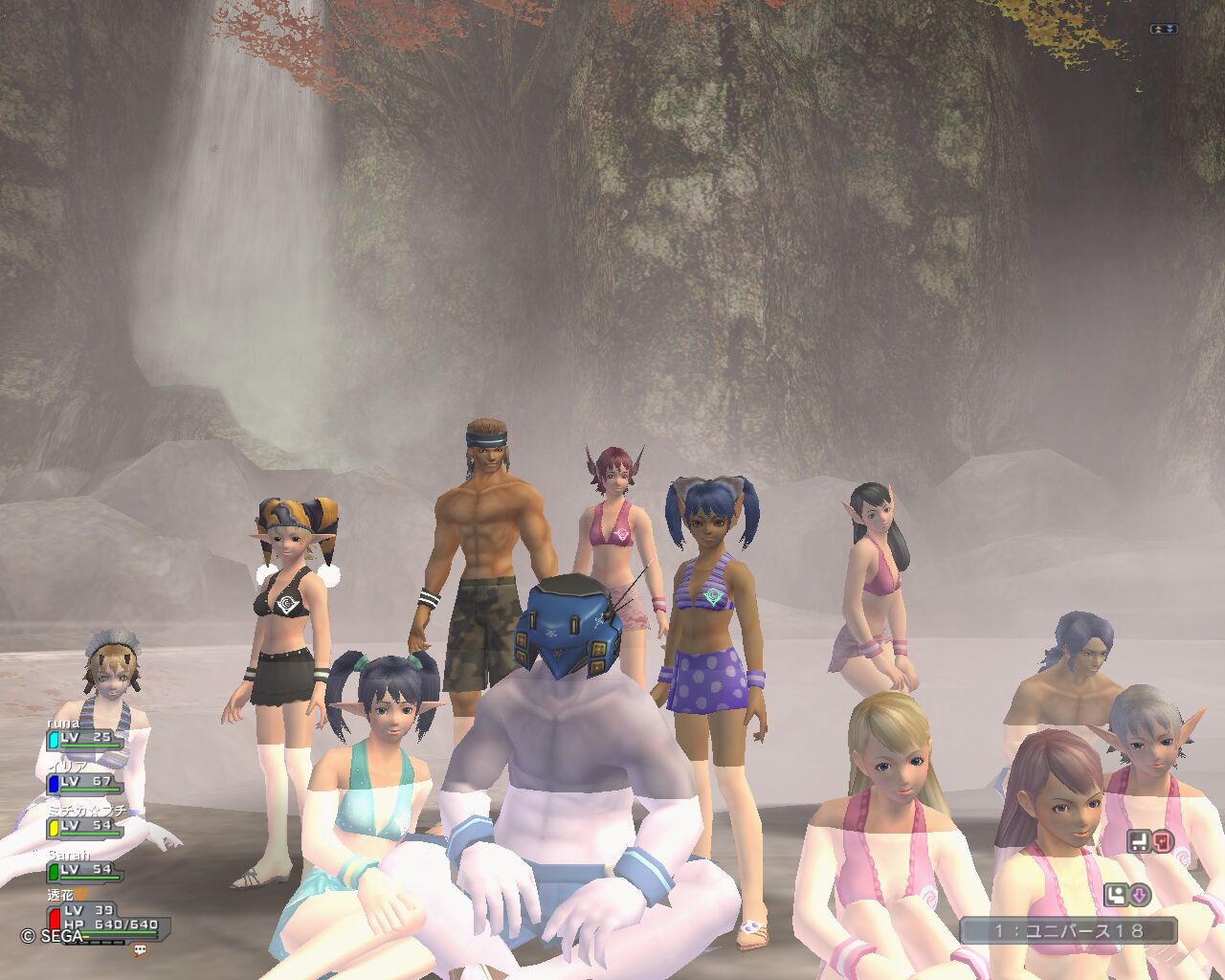The height and width of the screenshot is (980, 1225).
Task: Click the red return-arrow icon
Action: tap(1162, 842)
